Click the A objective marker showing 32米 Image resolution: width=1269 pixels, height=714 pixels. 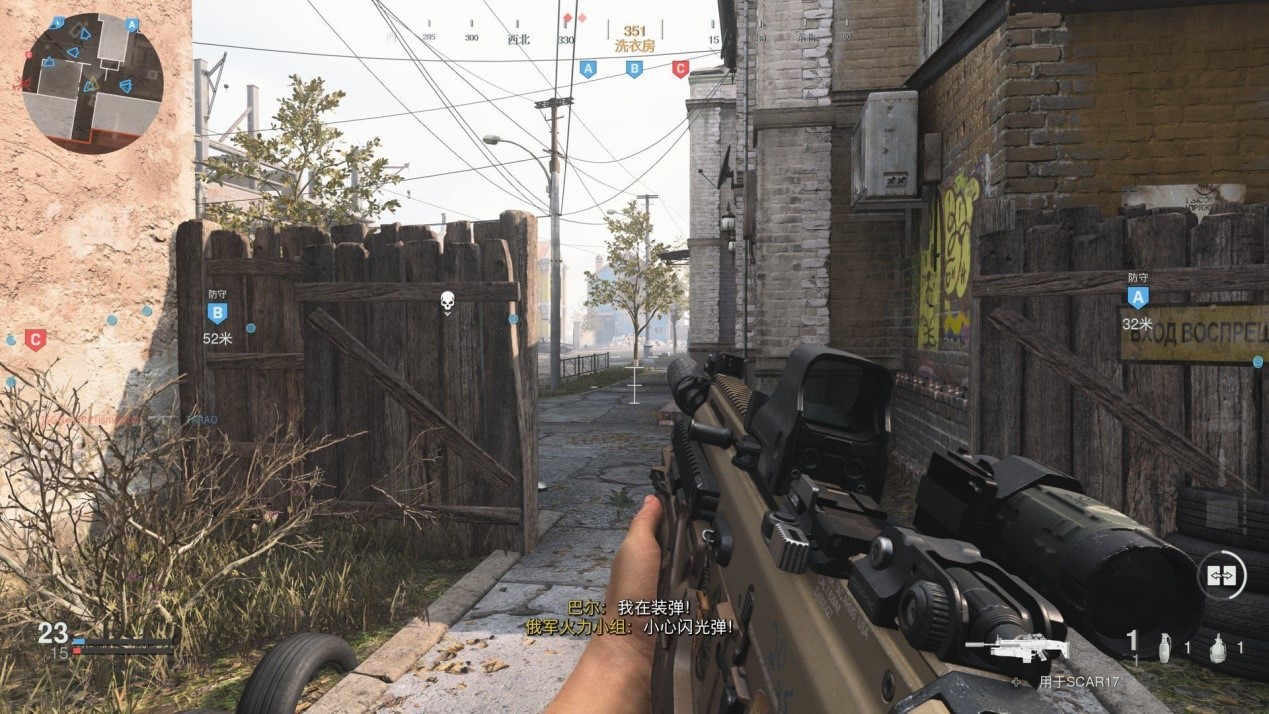[1137, 297]
